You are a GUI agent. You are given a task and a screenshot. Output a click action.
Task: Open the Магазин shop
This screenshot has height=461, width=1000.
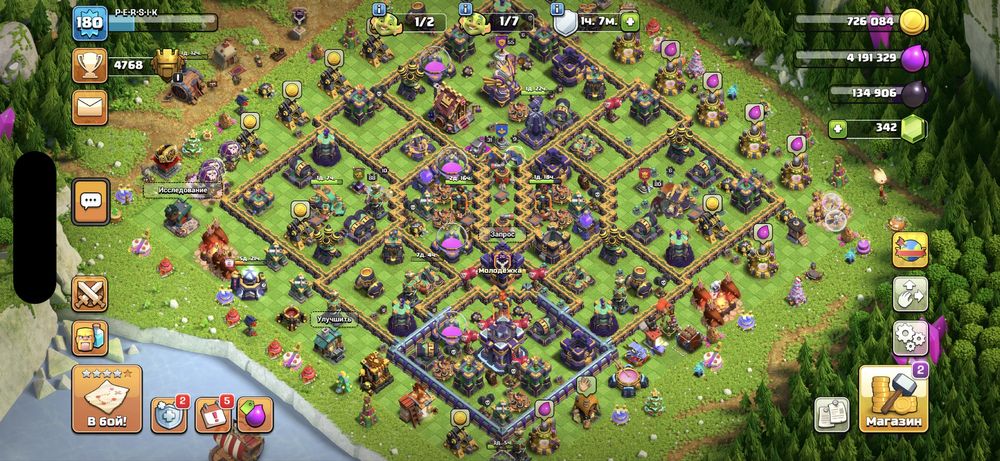click(892, 398)
